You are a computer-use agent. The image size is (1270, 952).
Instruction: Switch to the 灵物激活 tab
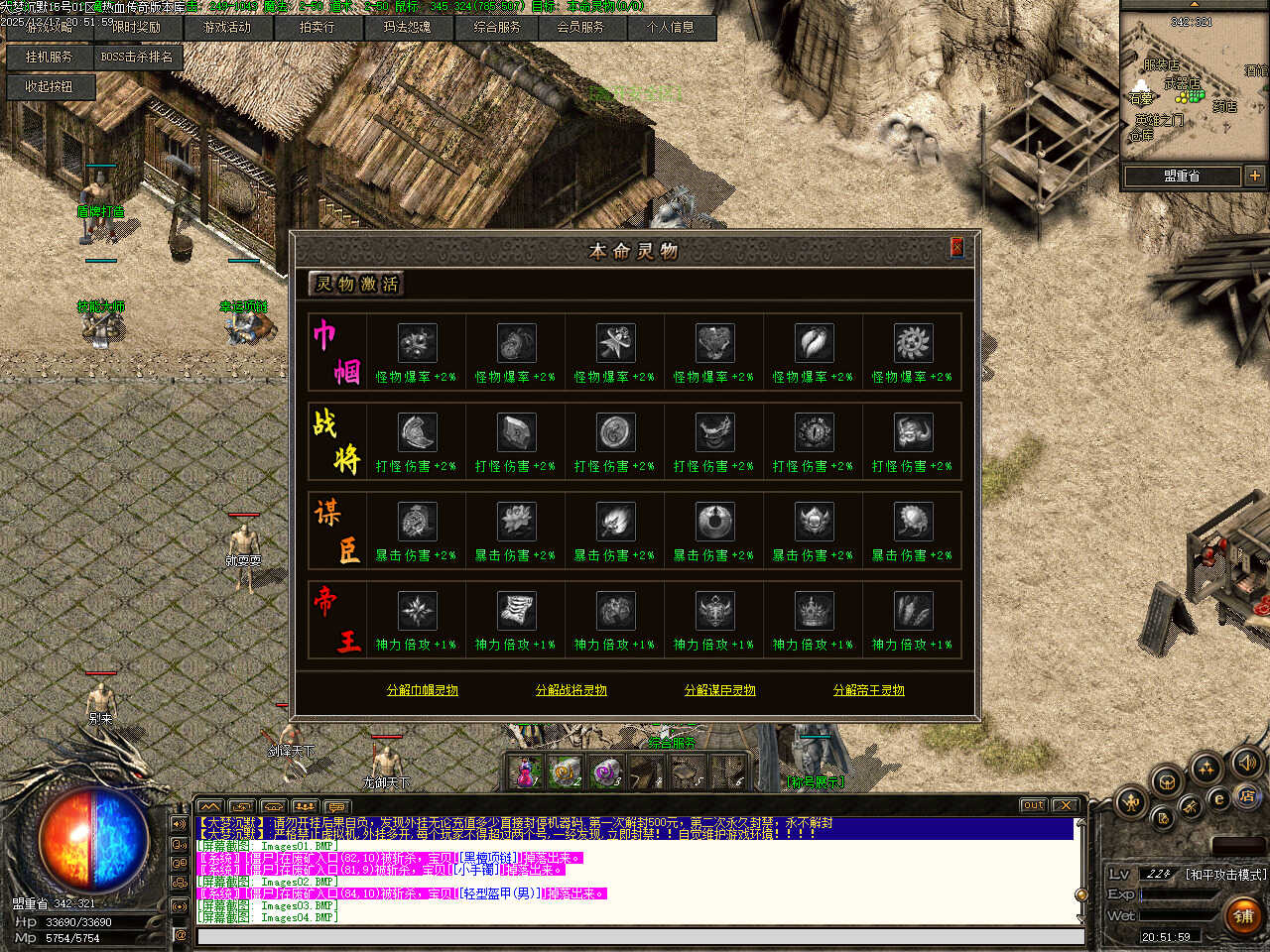coord(356,285)
